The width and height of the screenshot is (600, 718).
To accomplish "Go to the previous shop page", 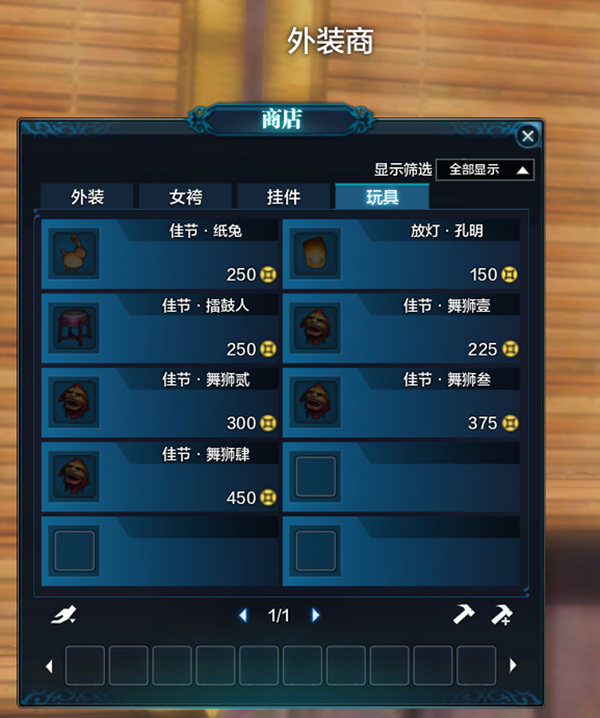I will pos(243,616).
